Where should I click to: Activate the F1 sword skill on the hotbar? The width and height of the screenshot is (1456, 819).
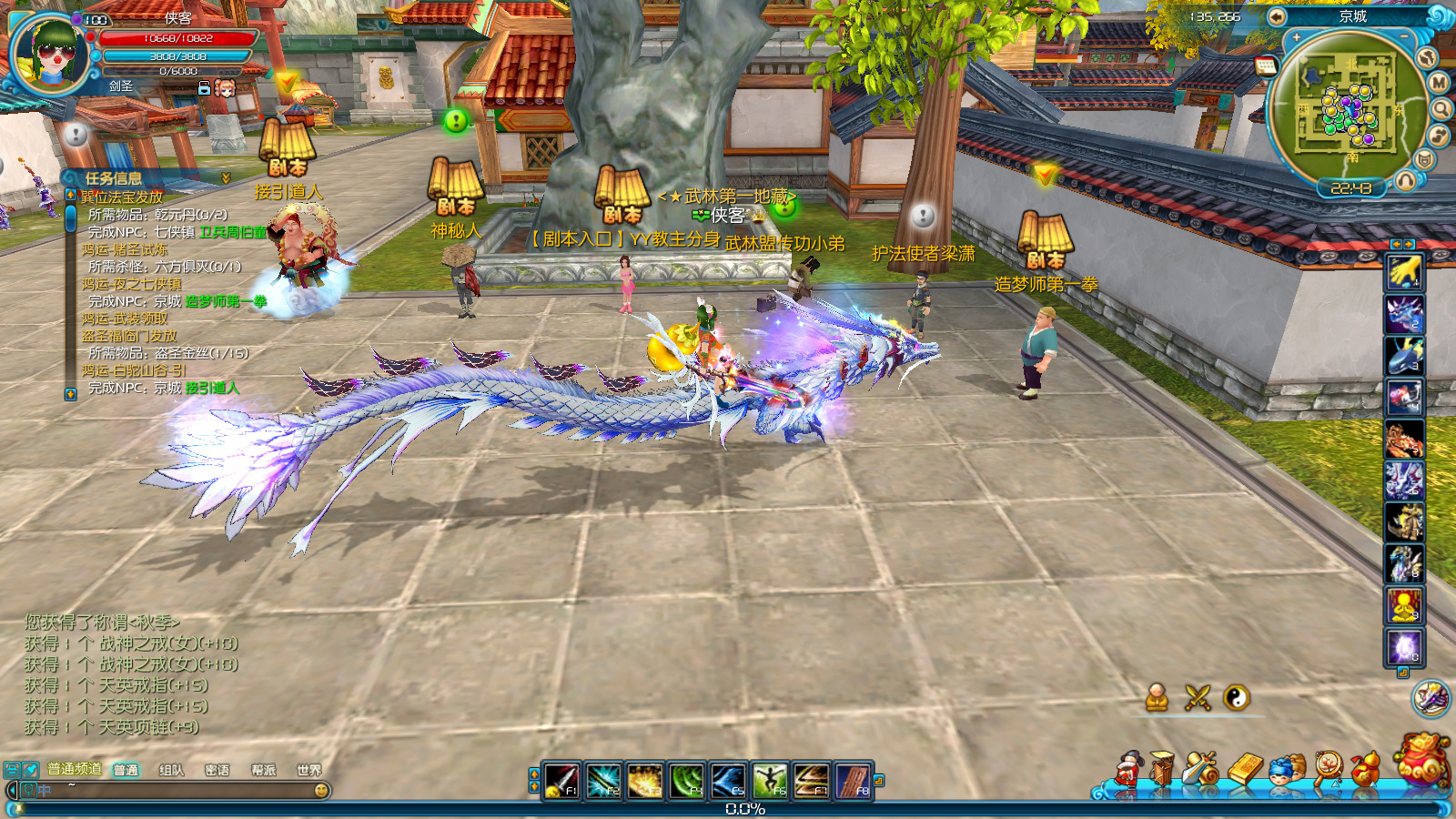[561, 781]
